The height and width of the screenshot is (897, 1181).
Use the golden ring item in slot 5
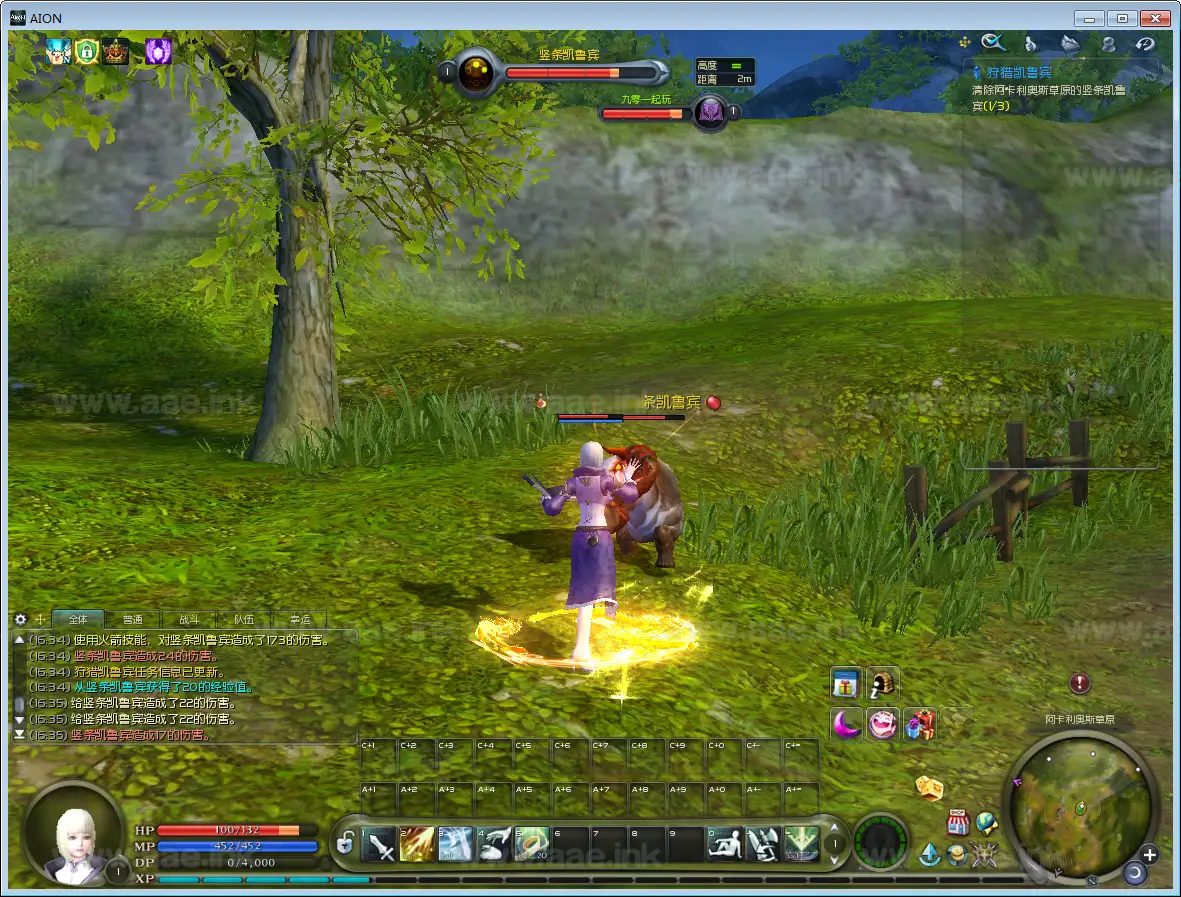(532, 845)
